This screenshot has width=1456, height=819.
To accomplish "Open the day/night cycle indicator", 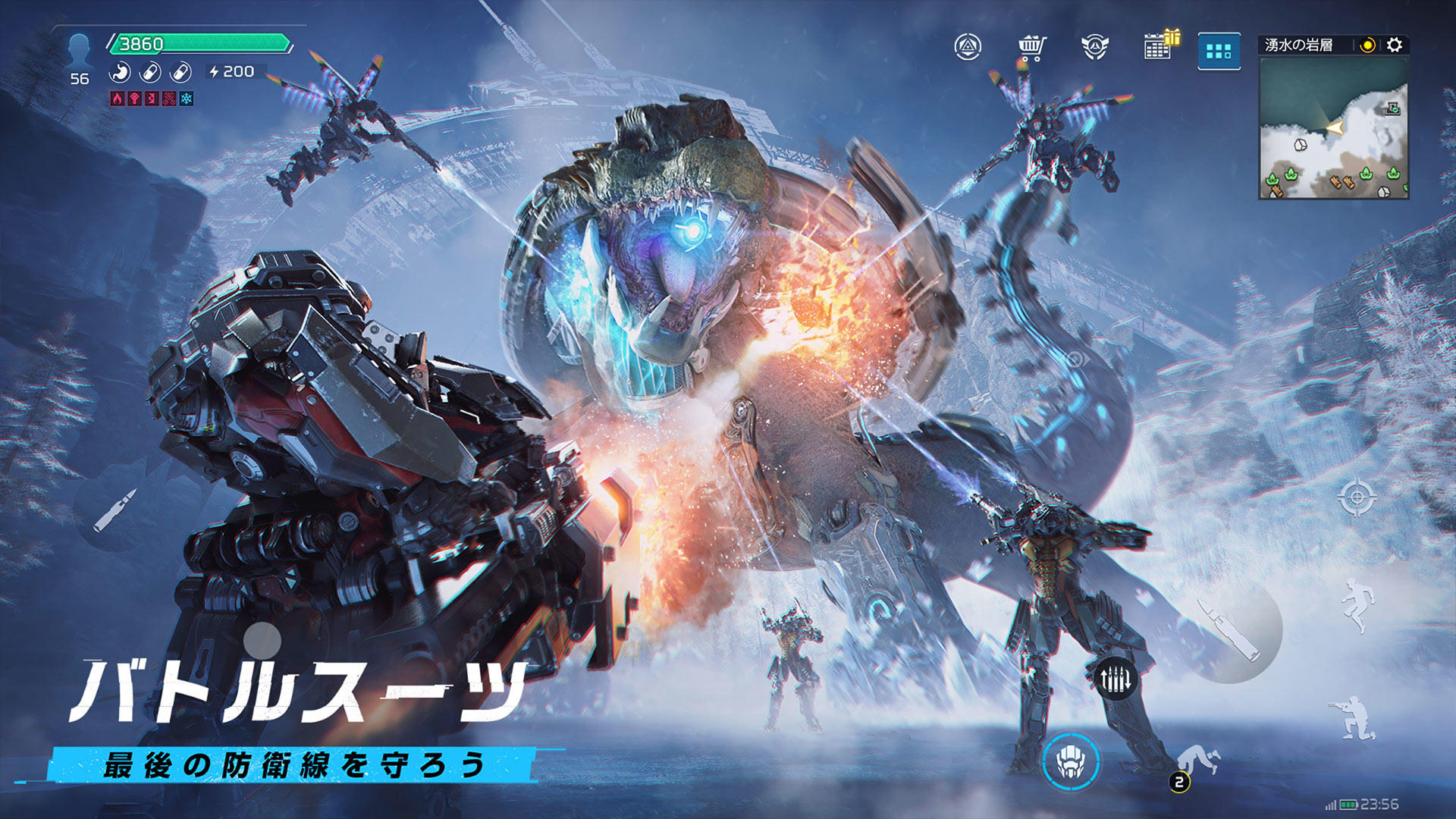I will coord(1367,45).
